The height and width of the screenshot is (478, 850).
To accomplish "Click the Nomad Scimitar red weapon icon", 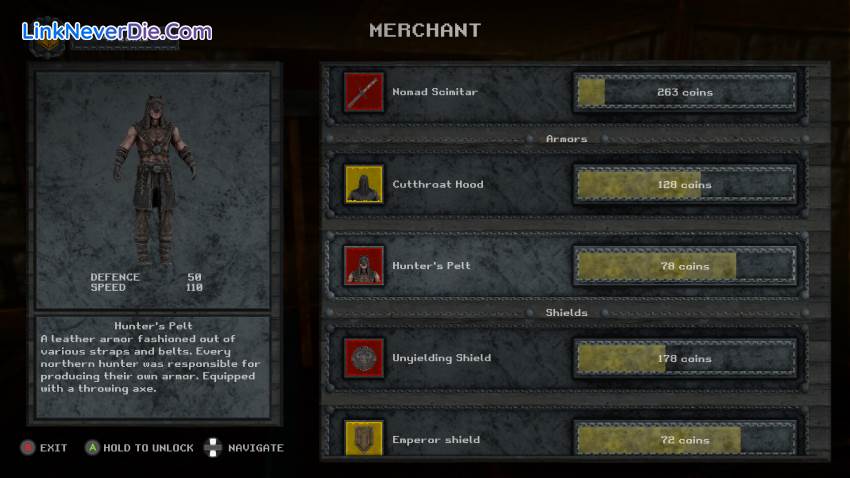I will [362, 92].
